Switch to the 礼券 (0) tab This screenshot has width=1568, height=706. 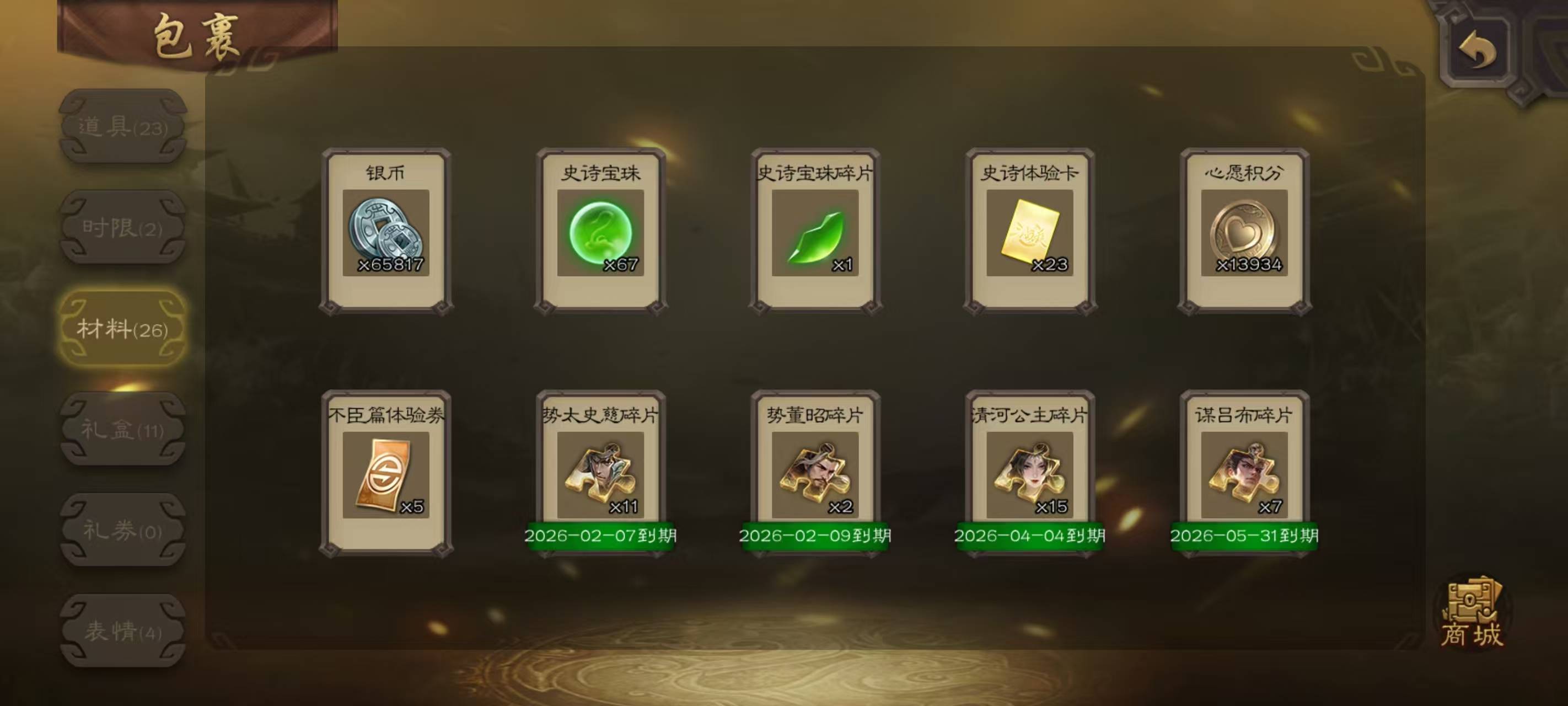coord(122,531)
